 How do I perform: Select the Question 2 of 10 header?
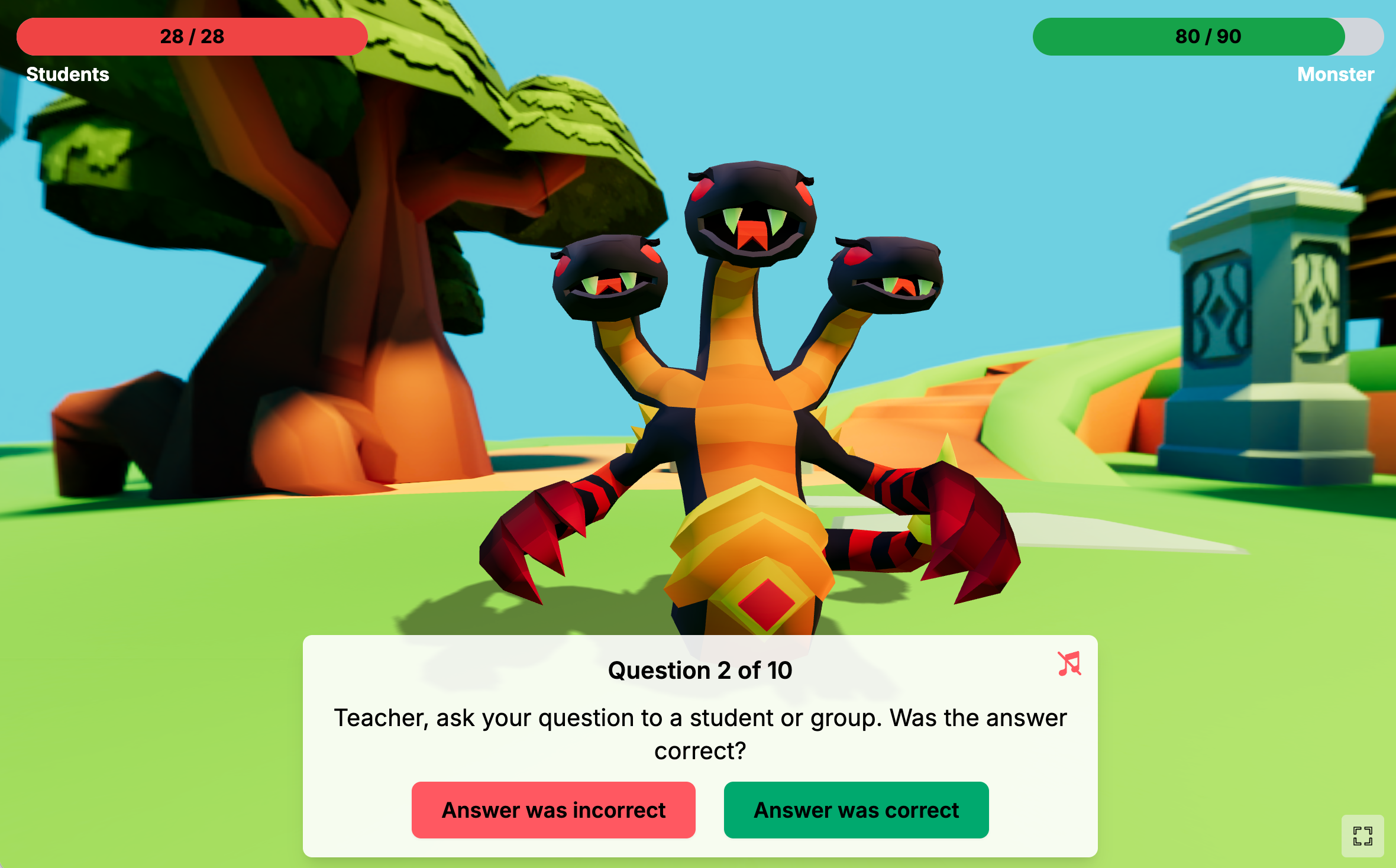(700, 670)
